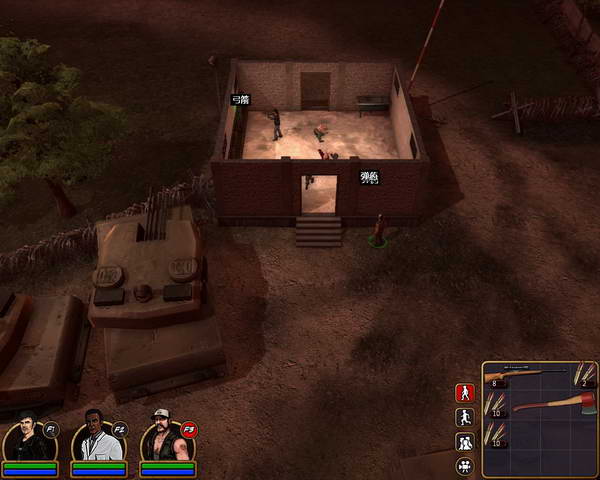Select the bearded trucker in cap portrait

pos(163,437)
